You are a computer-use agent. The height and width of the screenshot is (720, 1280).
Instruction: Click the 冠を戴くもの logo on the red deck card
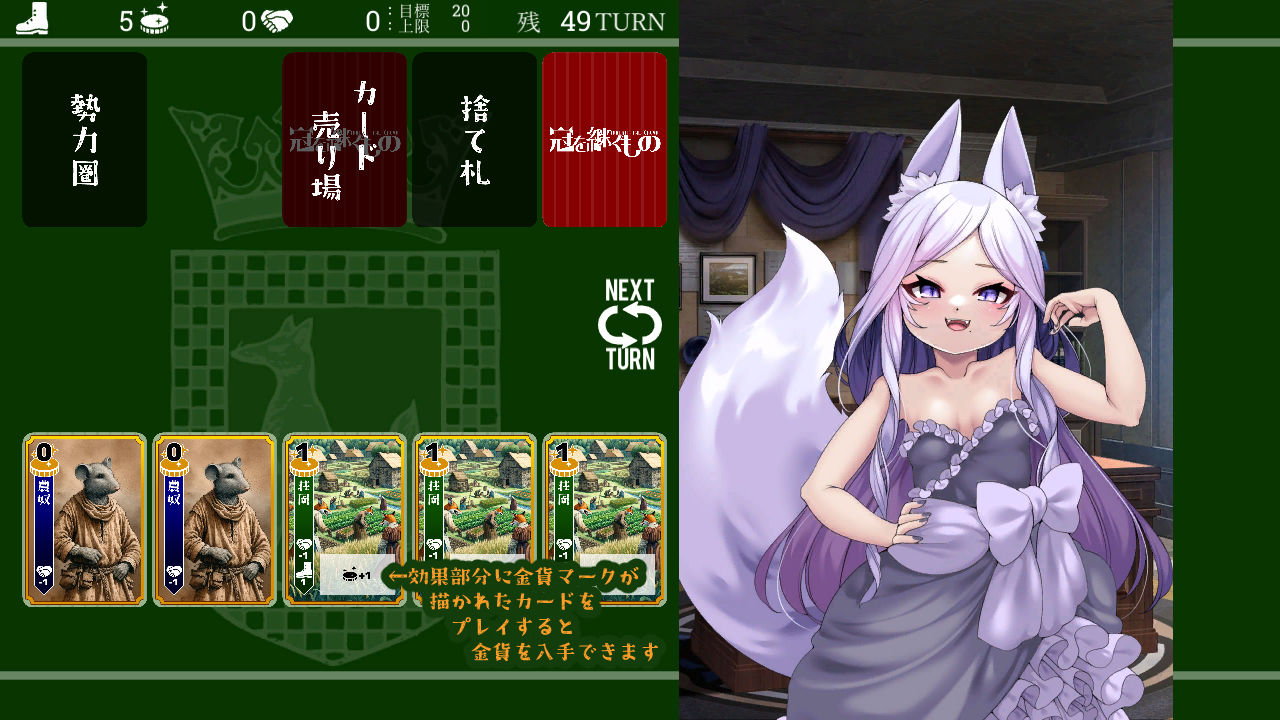604,140
